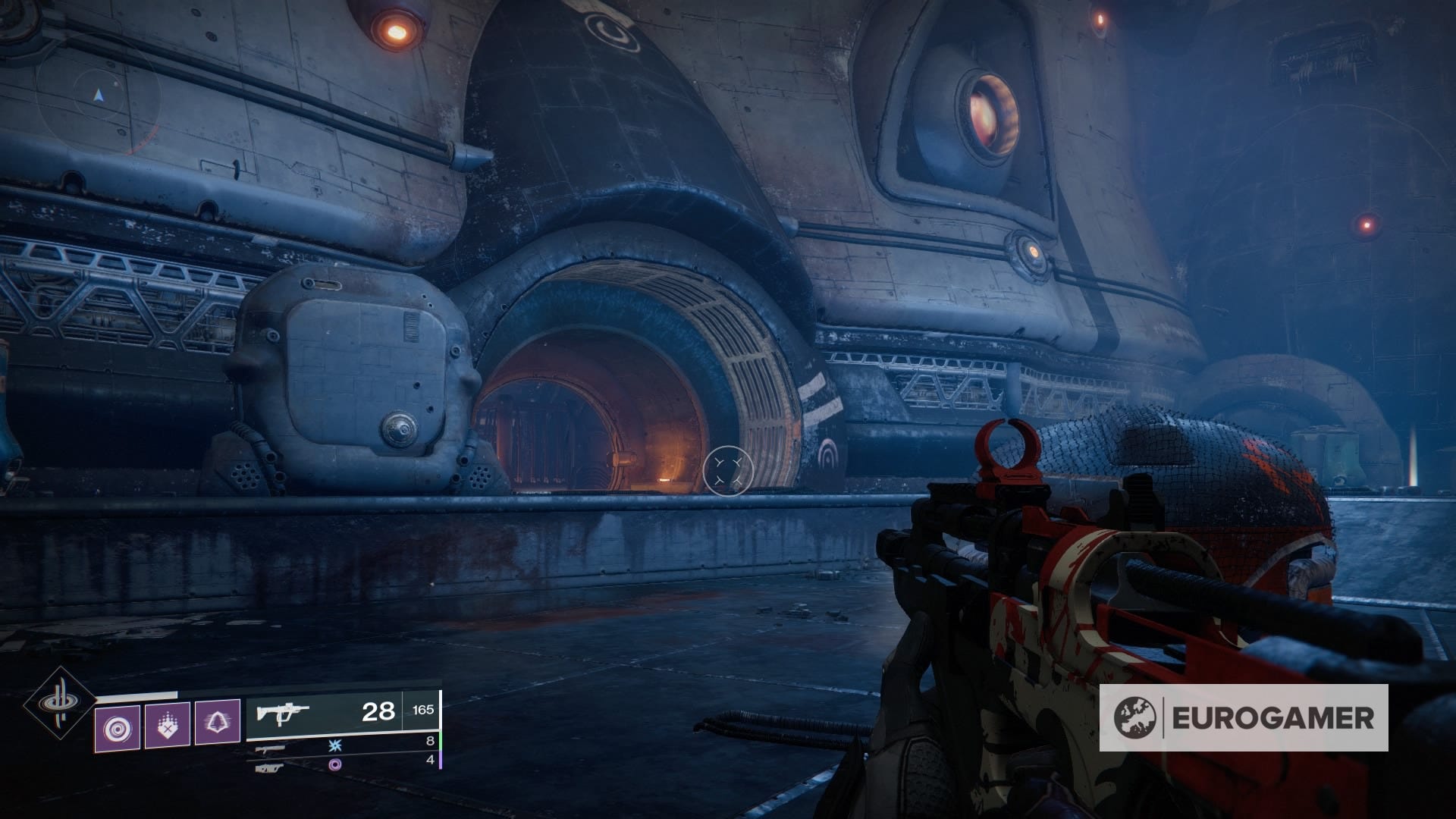Image resolution: width=1456 pixels, height=819 pixels.
Task: Activate the diamond-shaped Super ability icon
Action: coord(60,704)
